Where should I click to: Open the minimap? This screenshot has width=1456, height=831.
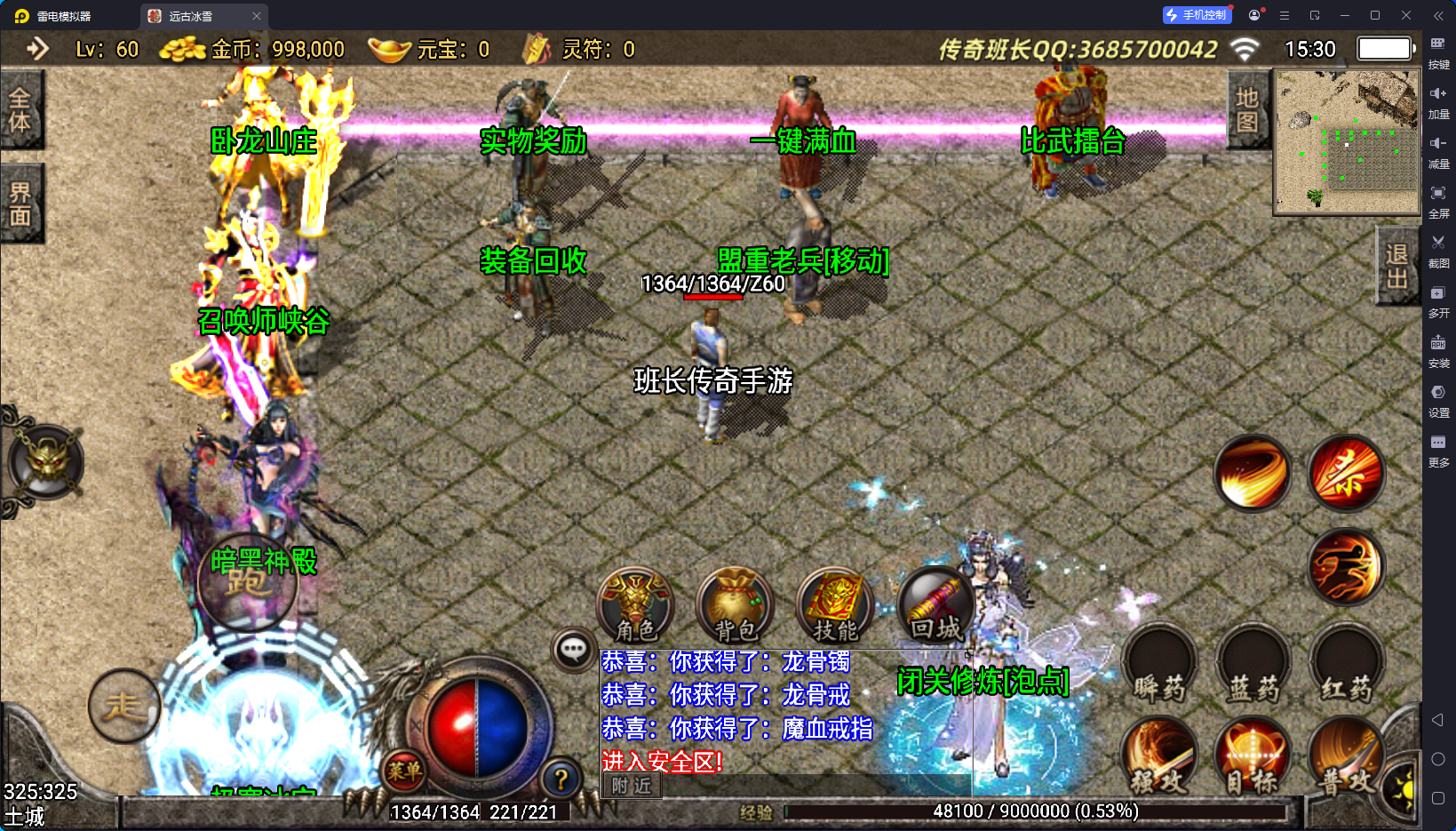1347,142
